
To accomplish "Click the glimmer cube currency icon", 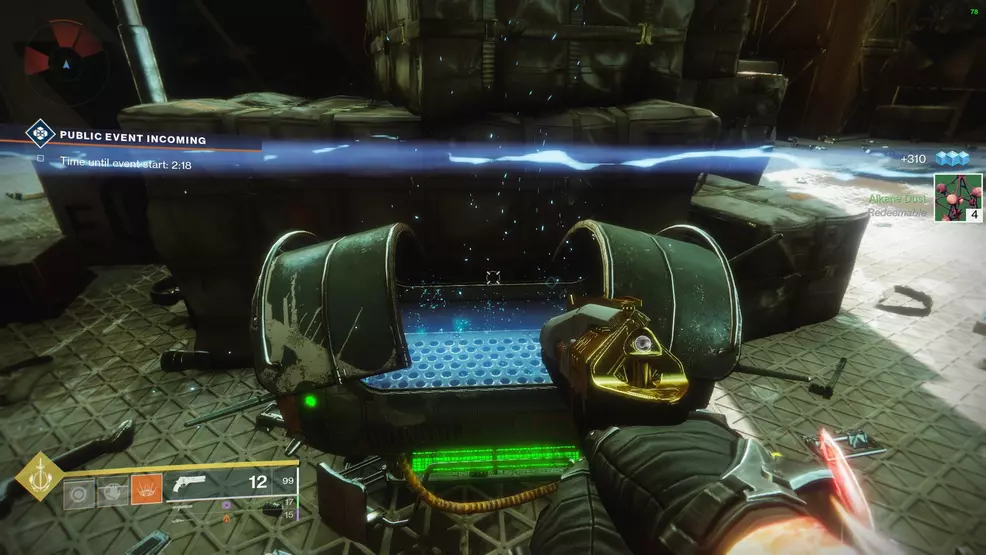I will coord(951,158).
